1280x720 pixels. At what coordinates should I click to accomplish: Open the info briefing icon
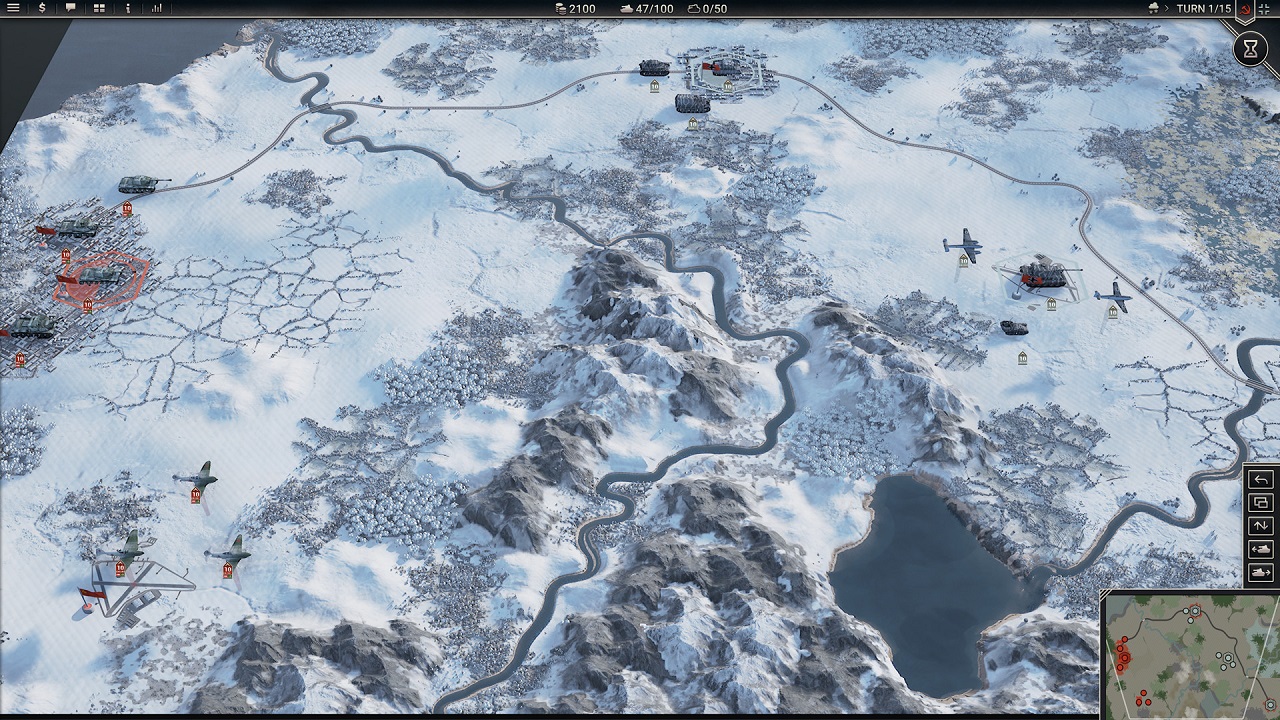(x=128, y=8)
